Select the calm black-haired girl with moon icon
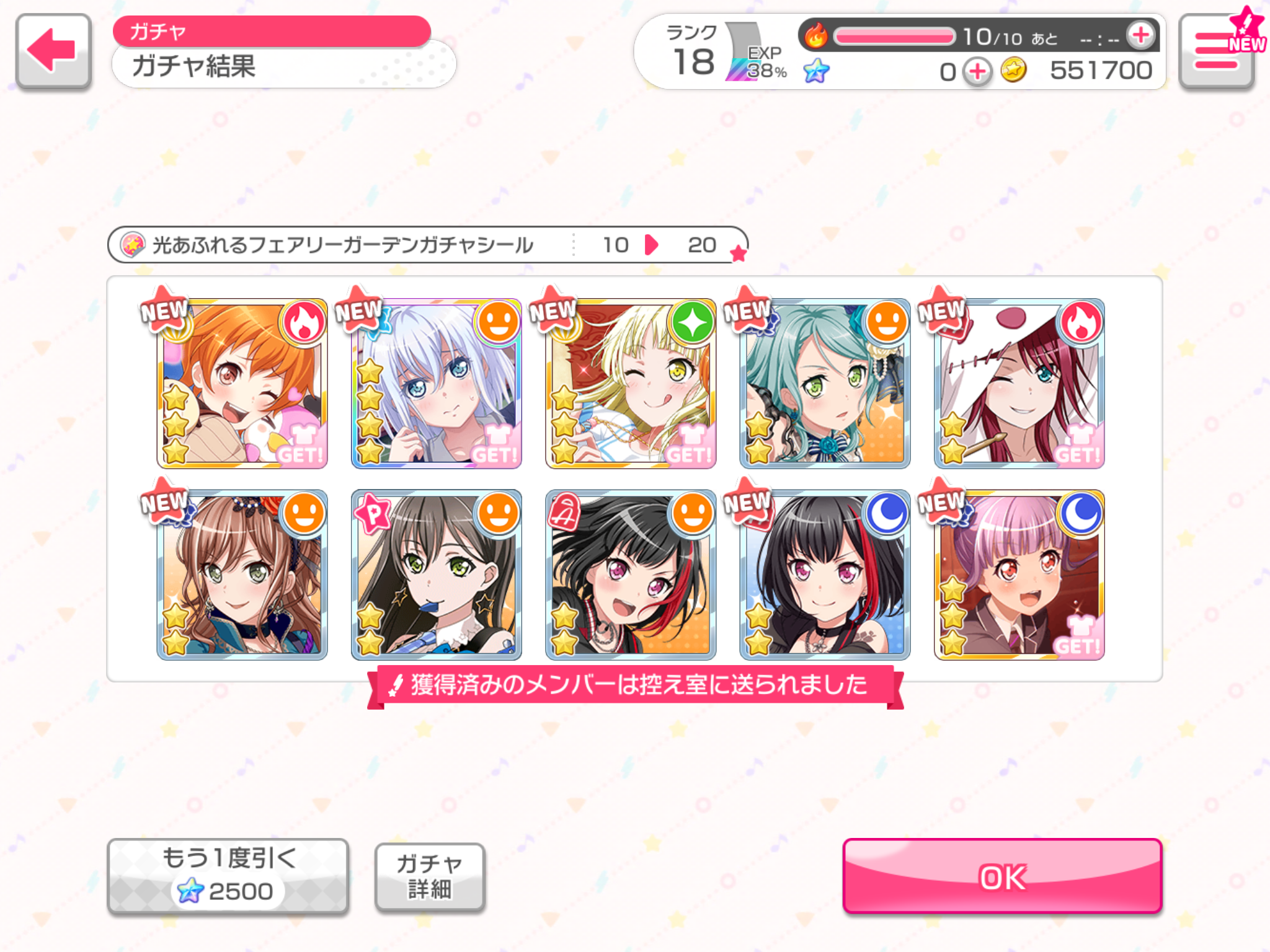Image resolution: width=1270 pixels, height=952 pixels. (x=825, y=575)
